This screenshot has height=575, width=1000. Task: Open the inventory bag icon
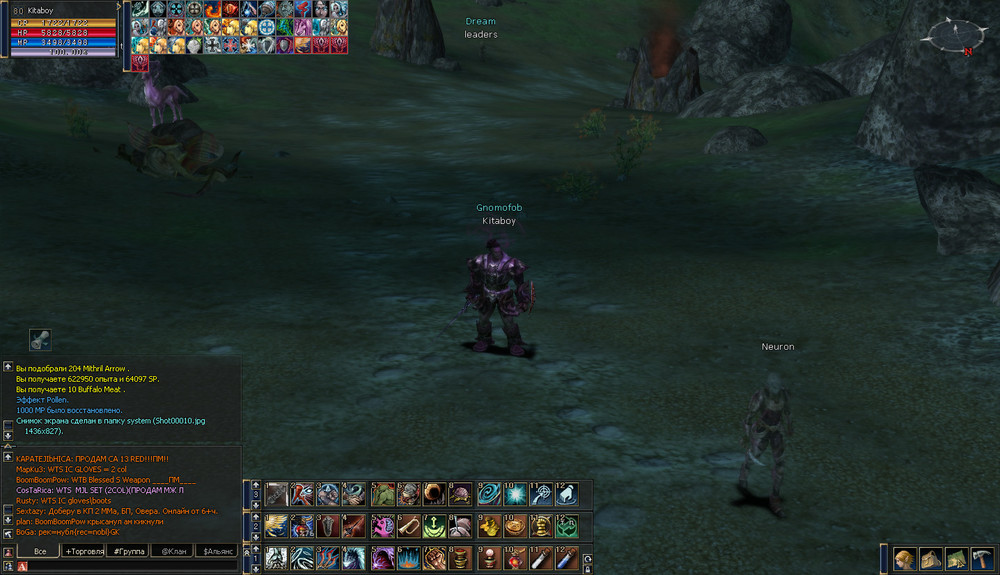click(930, 559)
